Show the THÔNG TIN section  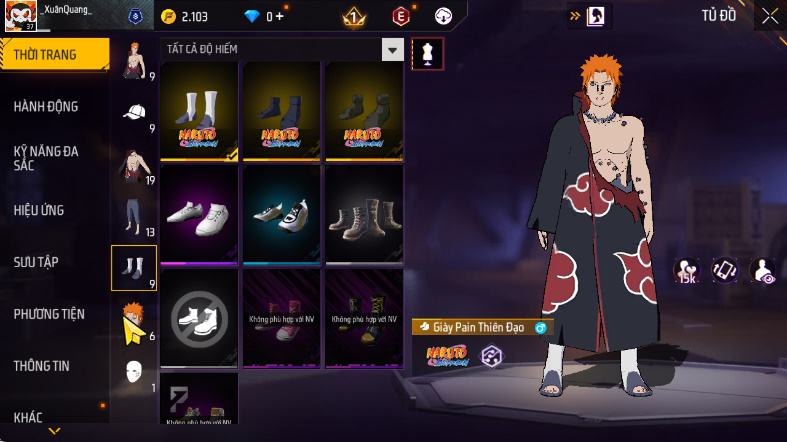(42, 366)
